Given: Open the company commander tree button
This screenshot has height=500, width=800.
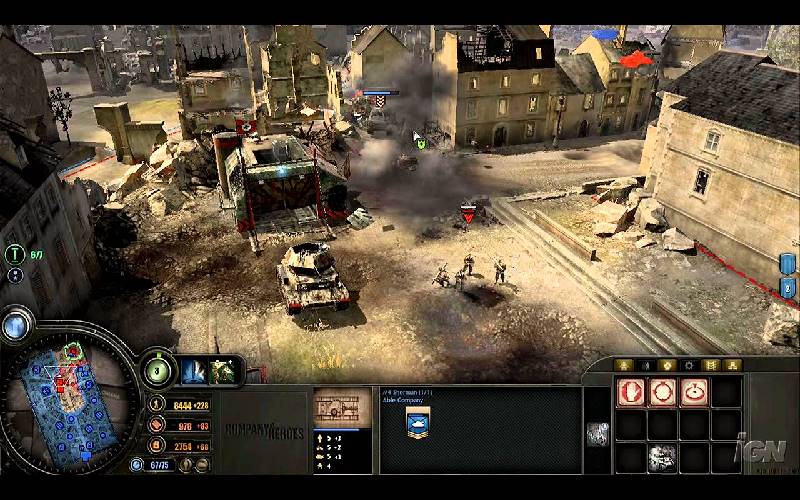Looking at the screenshot, I should [x=156, y=369].
